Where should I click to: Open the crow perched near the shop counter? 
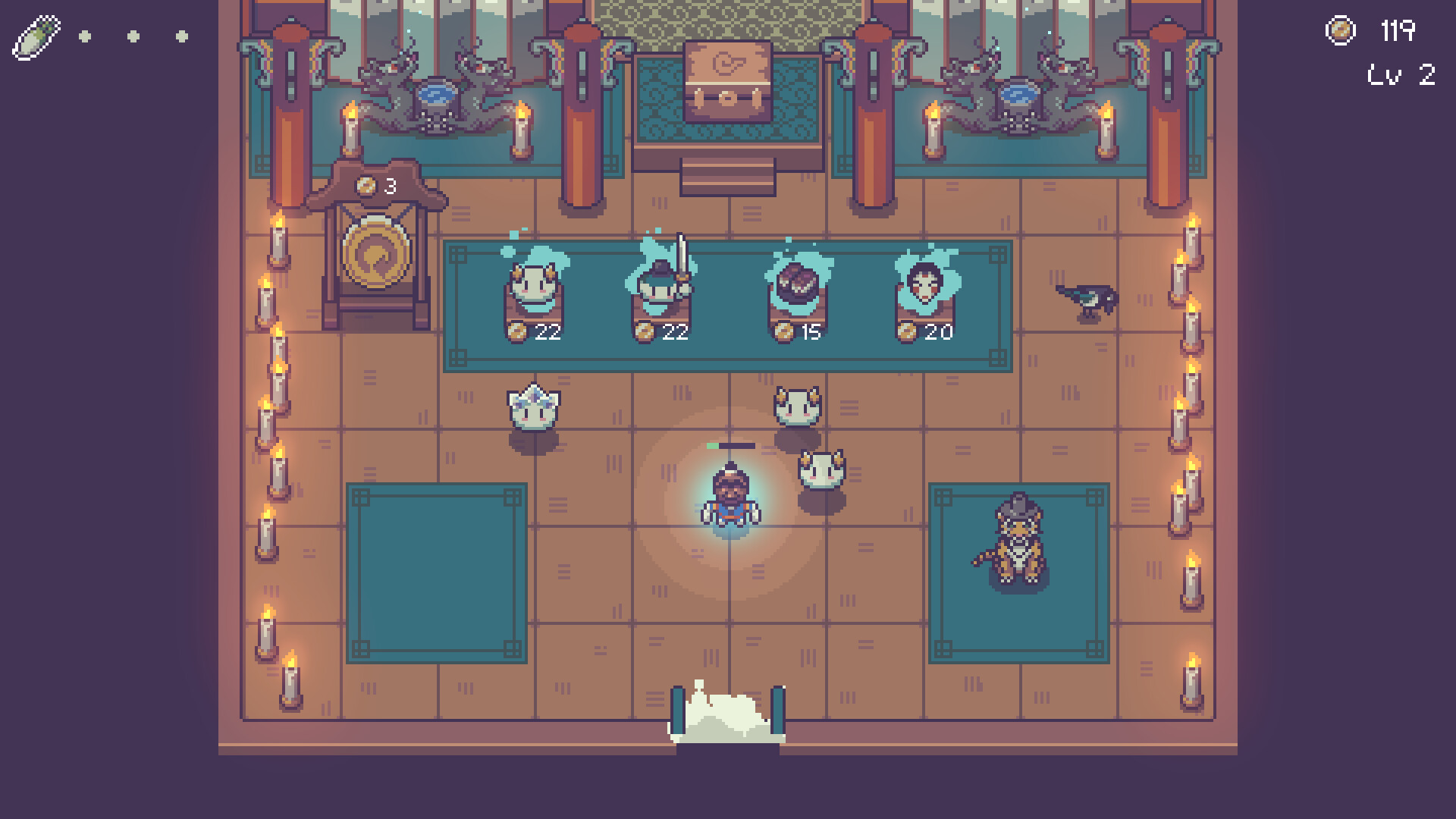(1086, 299)
